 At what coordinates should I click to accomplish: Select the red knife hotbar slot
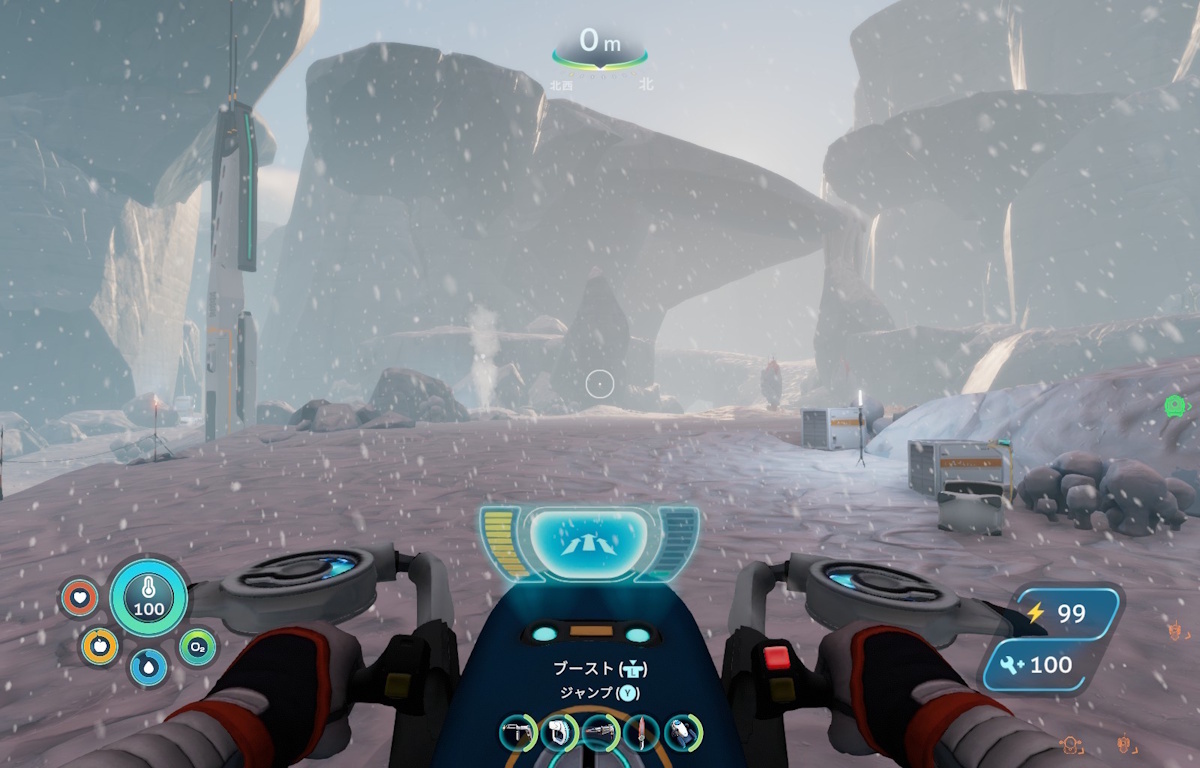(642, 733)
